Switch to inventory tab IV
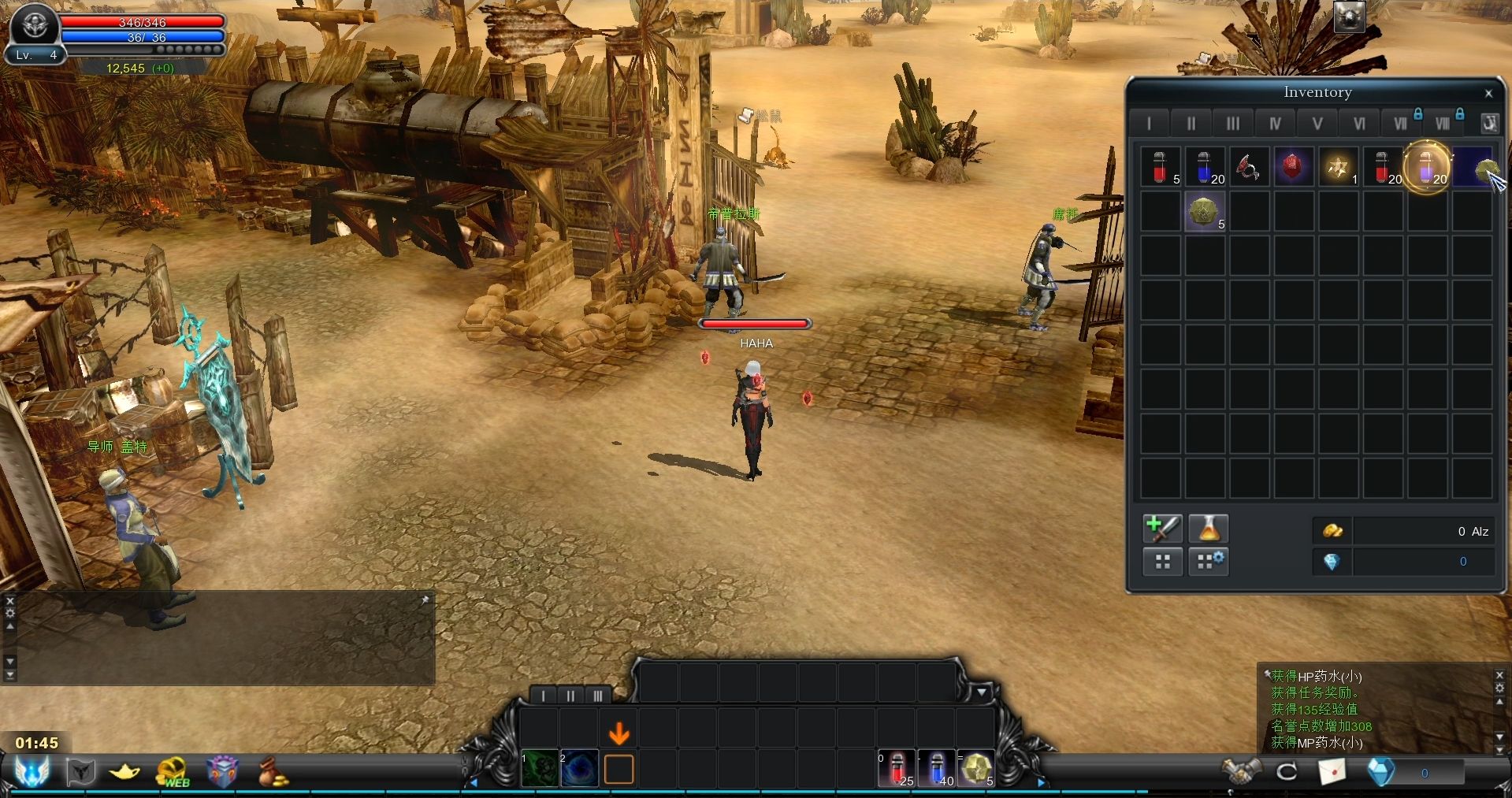Image resolution: width=1512 pixels, height=798 pixels. 1275,123
